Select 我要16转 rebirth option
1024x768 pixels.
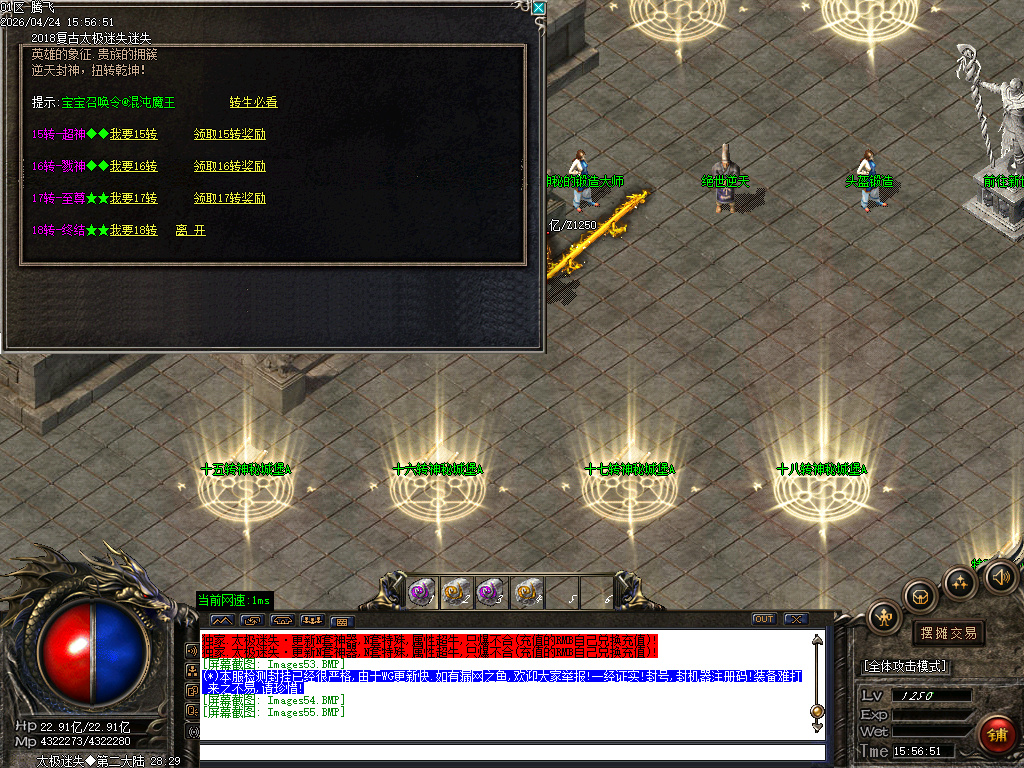tap(133, 166)
